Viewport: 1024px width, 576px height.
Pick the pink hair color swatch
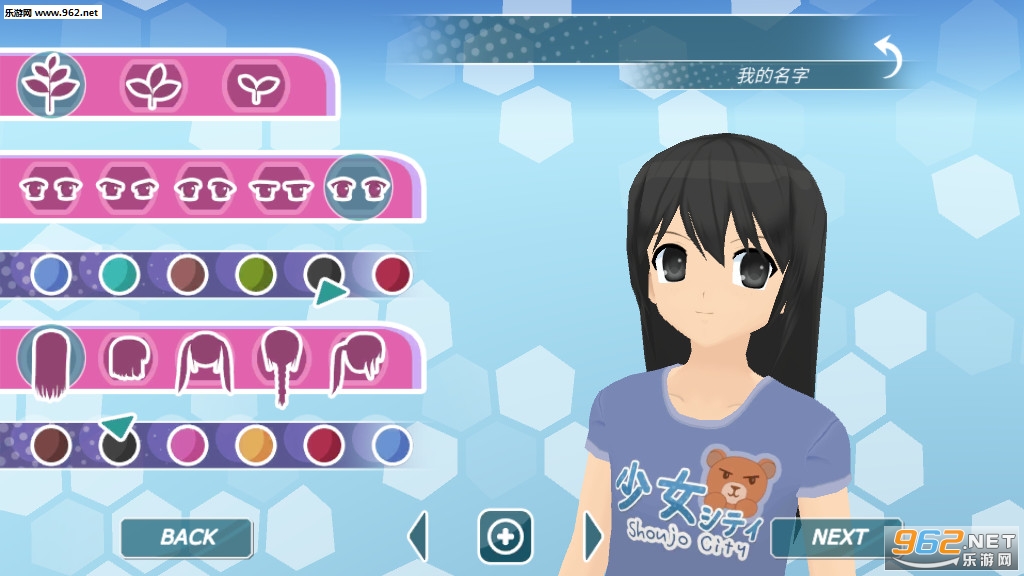[x=187, y=445]
